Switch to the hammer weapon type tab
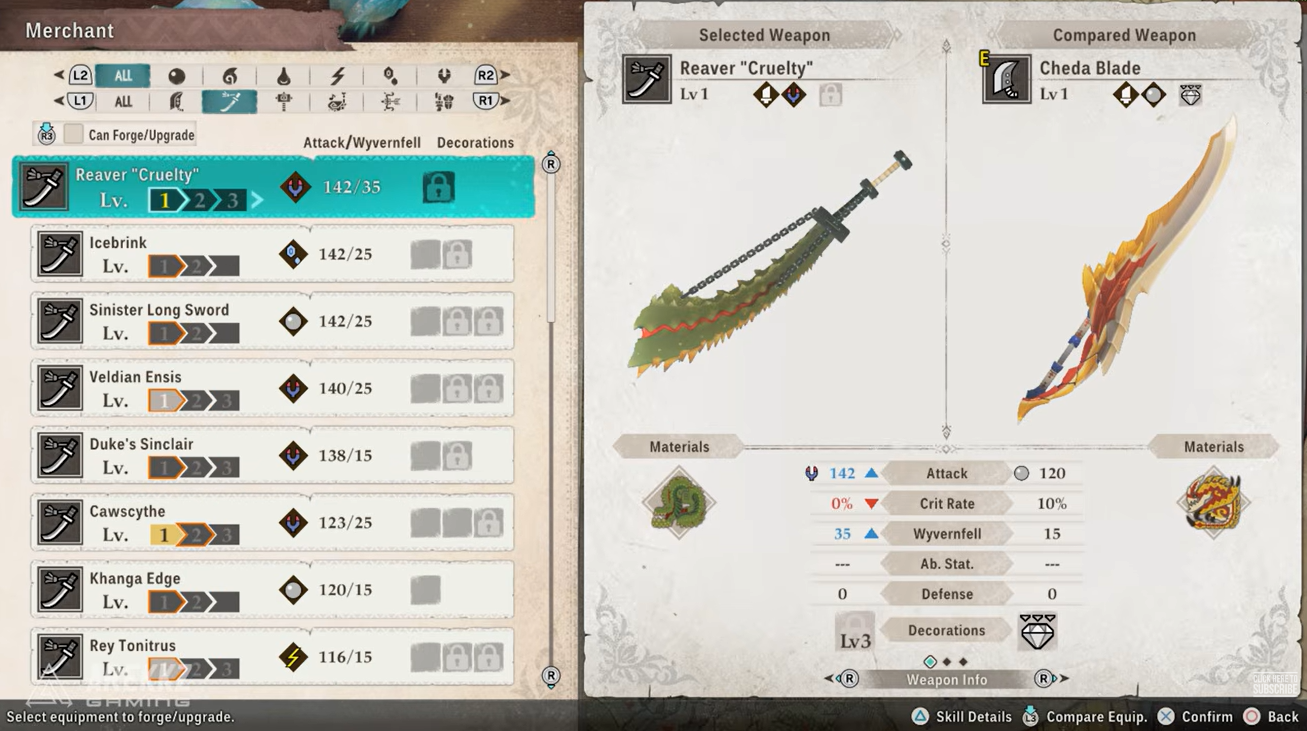The image size is (1307, 731). (283, 101)
